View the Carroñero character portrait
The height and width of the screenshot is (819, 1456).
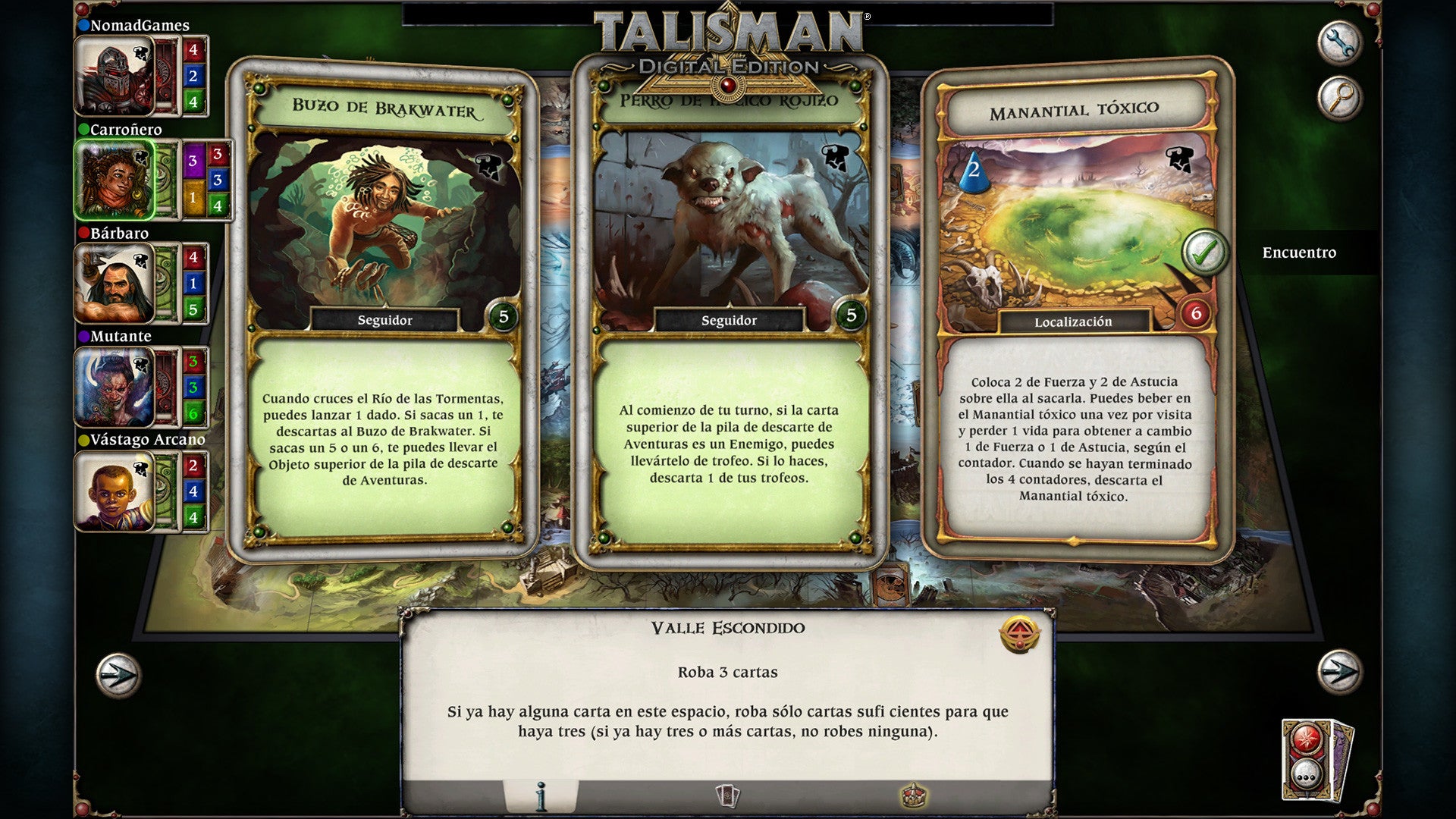point(114,180)
